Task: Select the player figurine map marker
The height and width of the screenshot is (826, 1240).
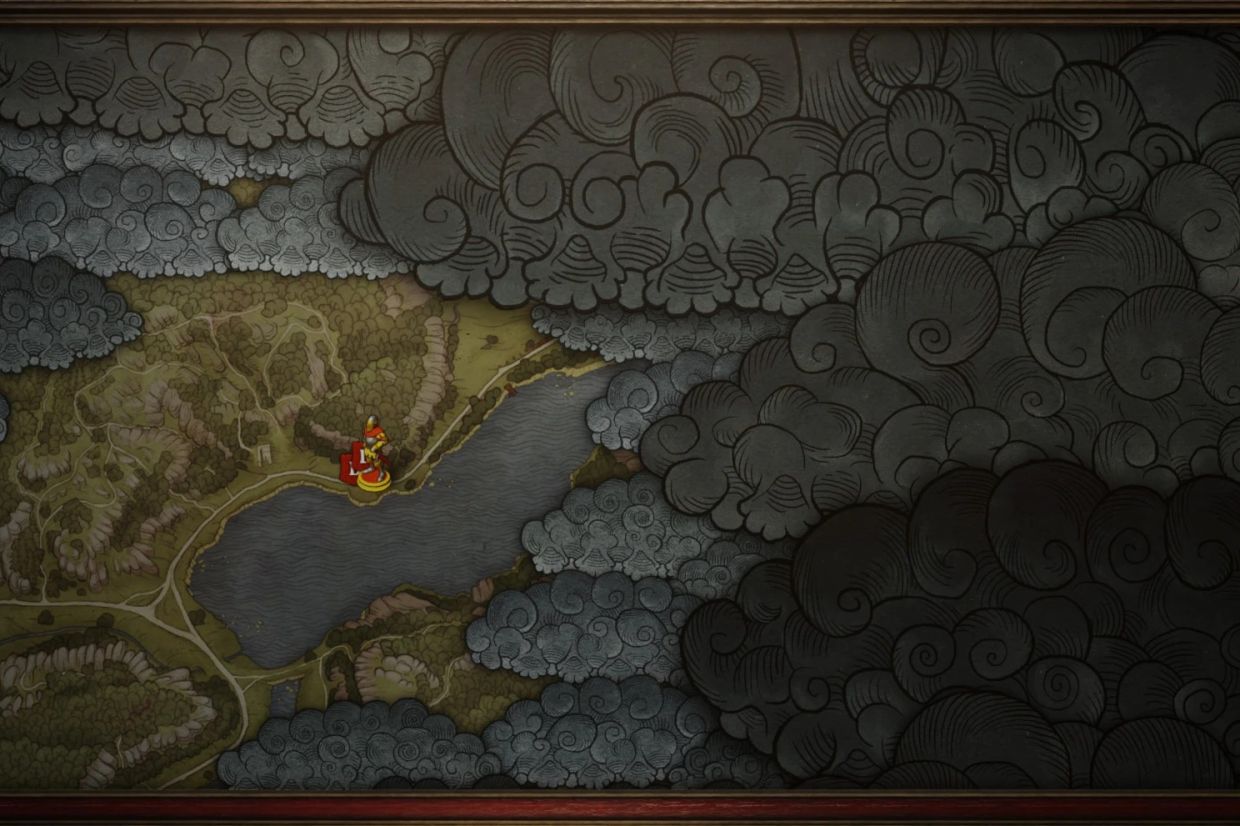Action: click(373, 456)
